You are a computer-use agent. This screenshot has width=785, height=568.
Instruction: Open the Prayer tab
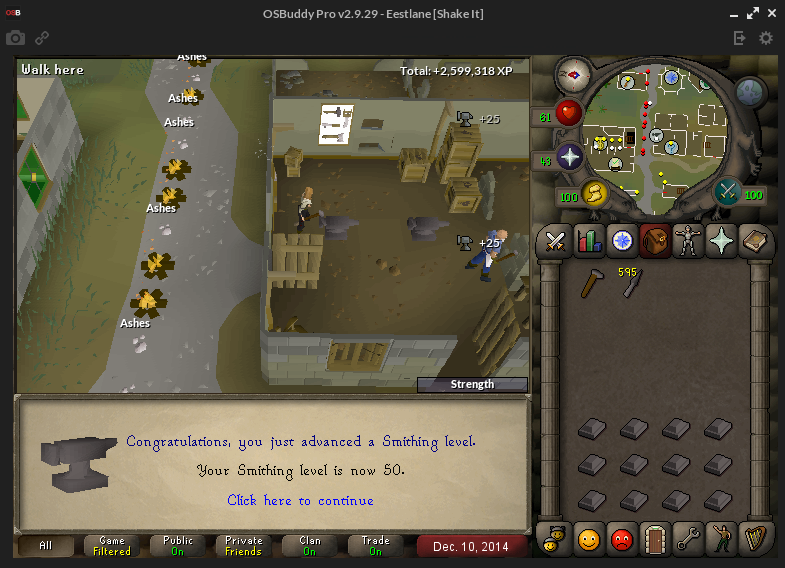point(720,241)
